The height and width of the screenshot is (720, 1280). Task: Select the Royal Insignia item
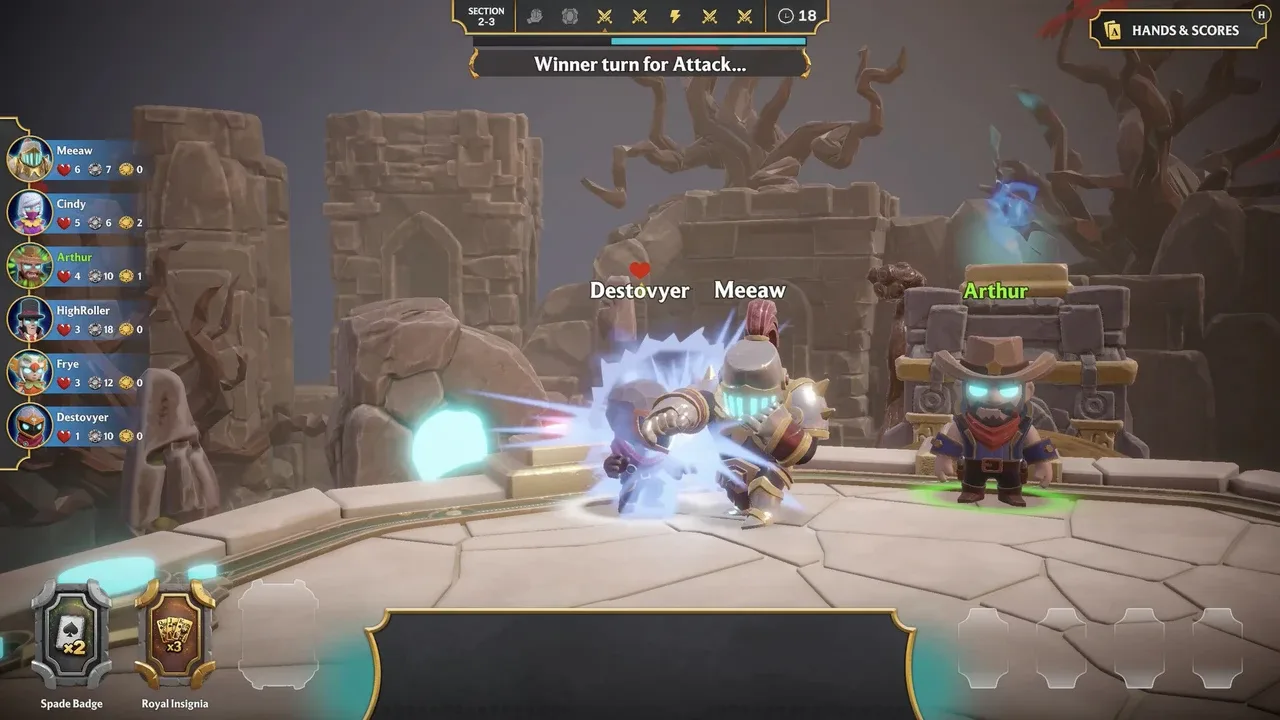(x=175, y=635)
